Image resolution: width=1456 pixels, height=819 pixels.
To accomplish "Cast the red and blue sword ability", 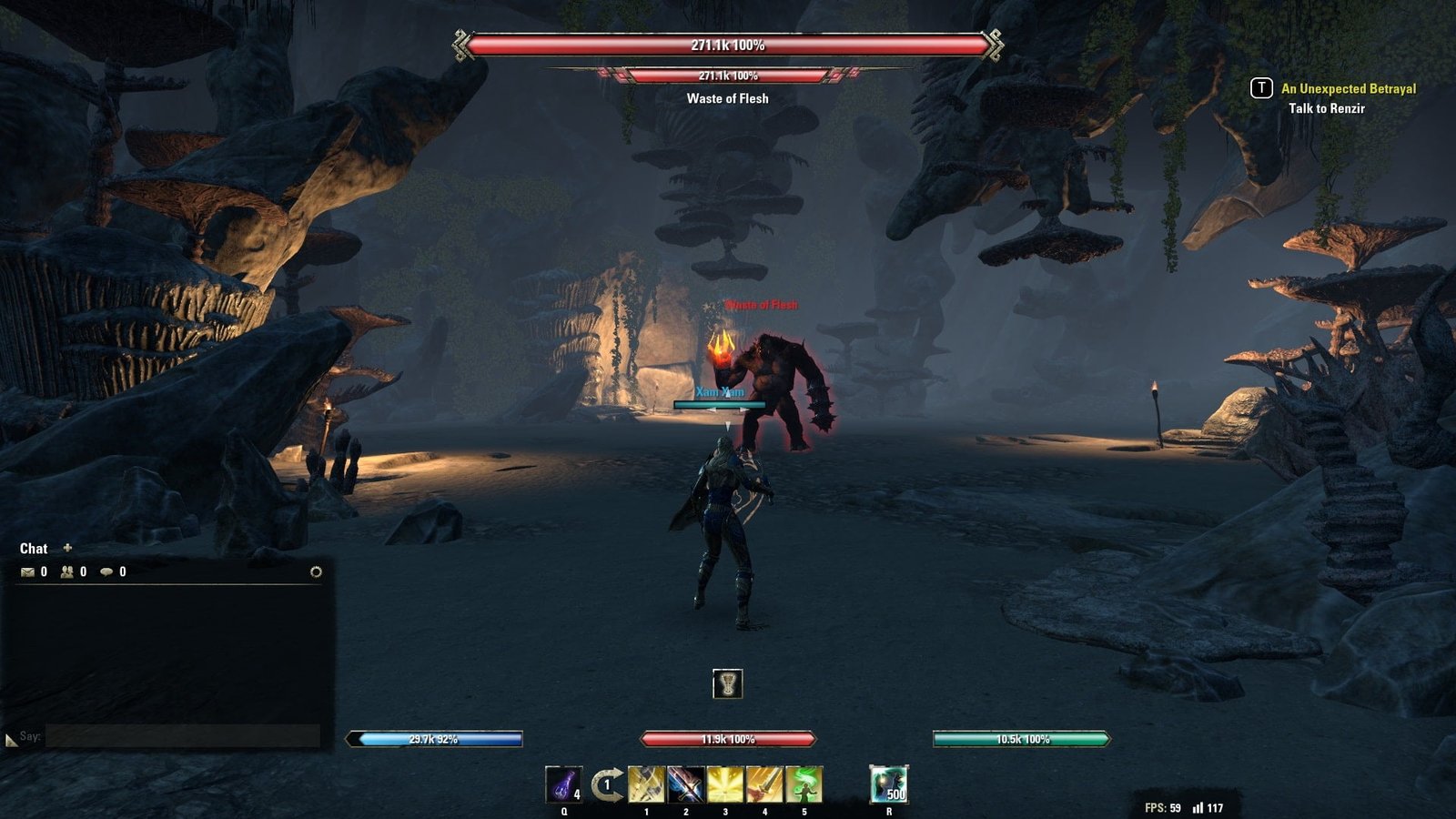I will tap(685, 784).
